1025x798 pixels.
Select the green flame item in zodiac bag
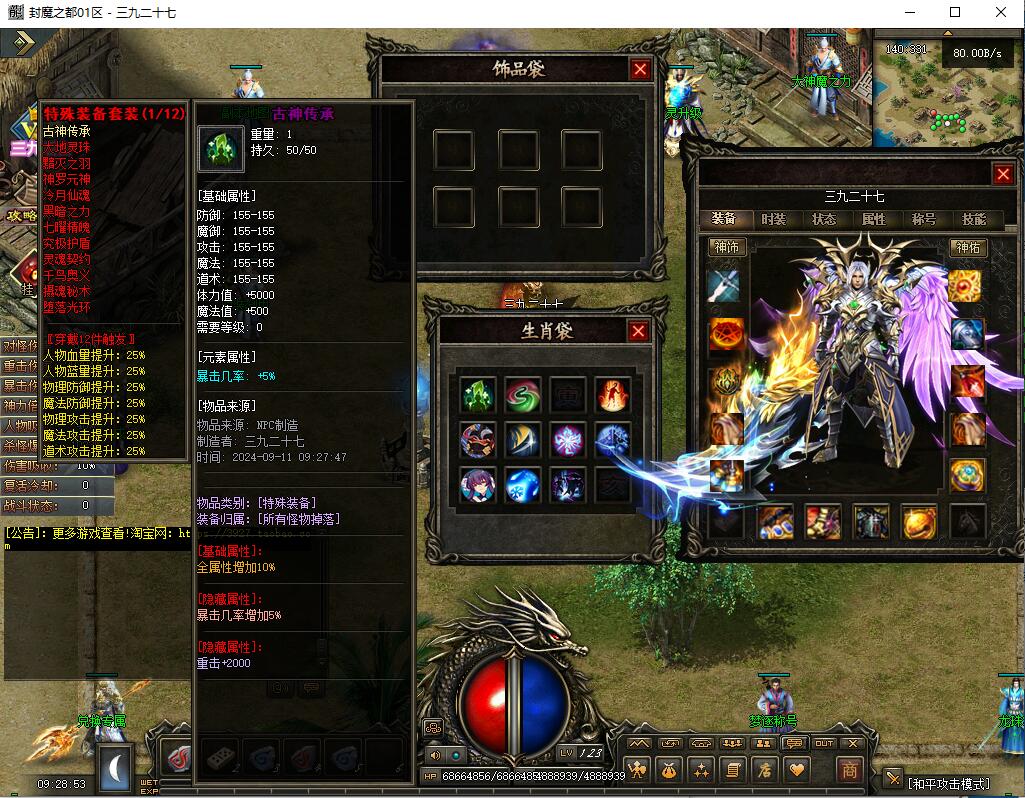tap(478, 395)
